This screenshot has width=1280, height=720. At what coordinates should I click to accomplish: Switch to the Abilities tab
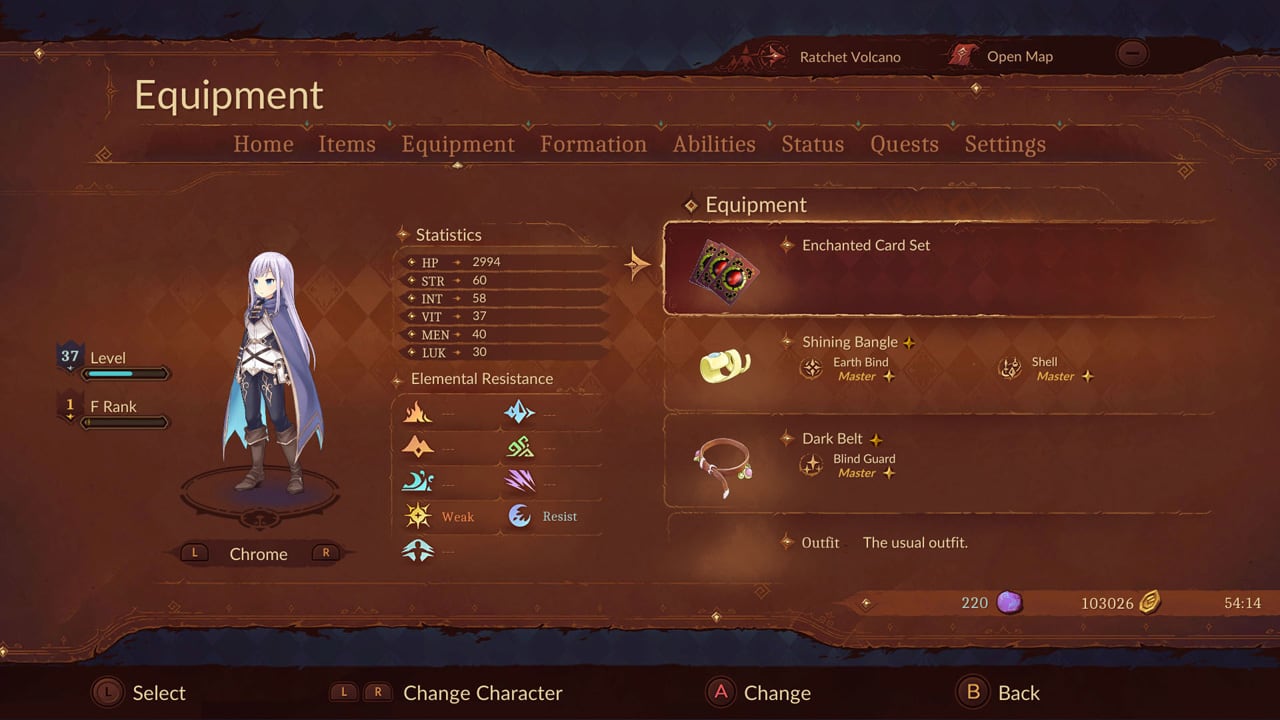pyautogui.click(x=713, y=144)
